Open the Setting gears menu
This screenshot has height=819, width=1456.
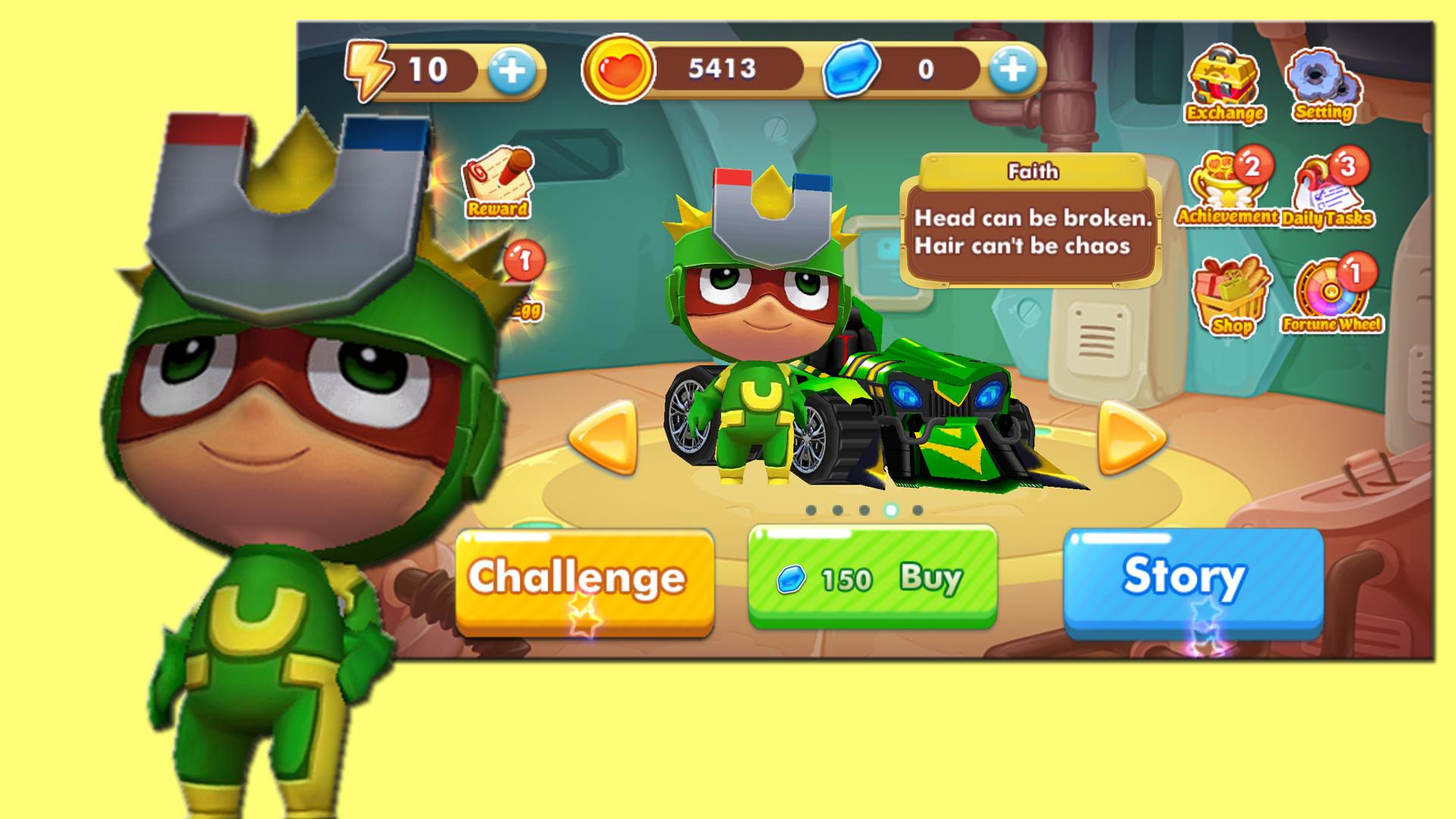[1323, 85]
